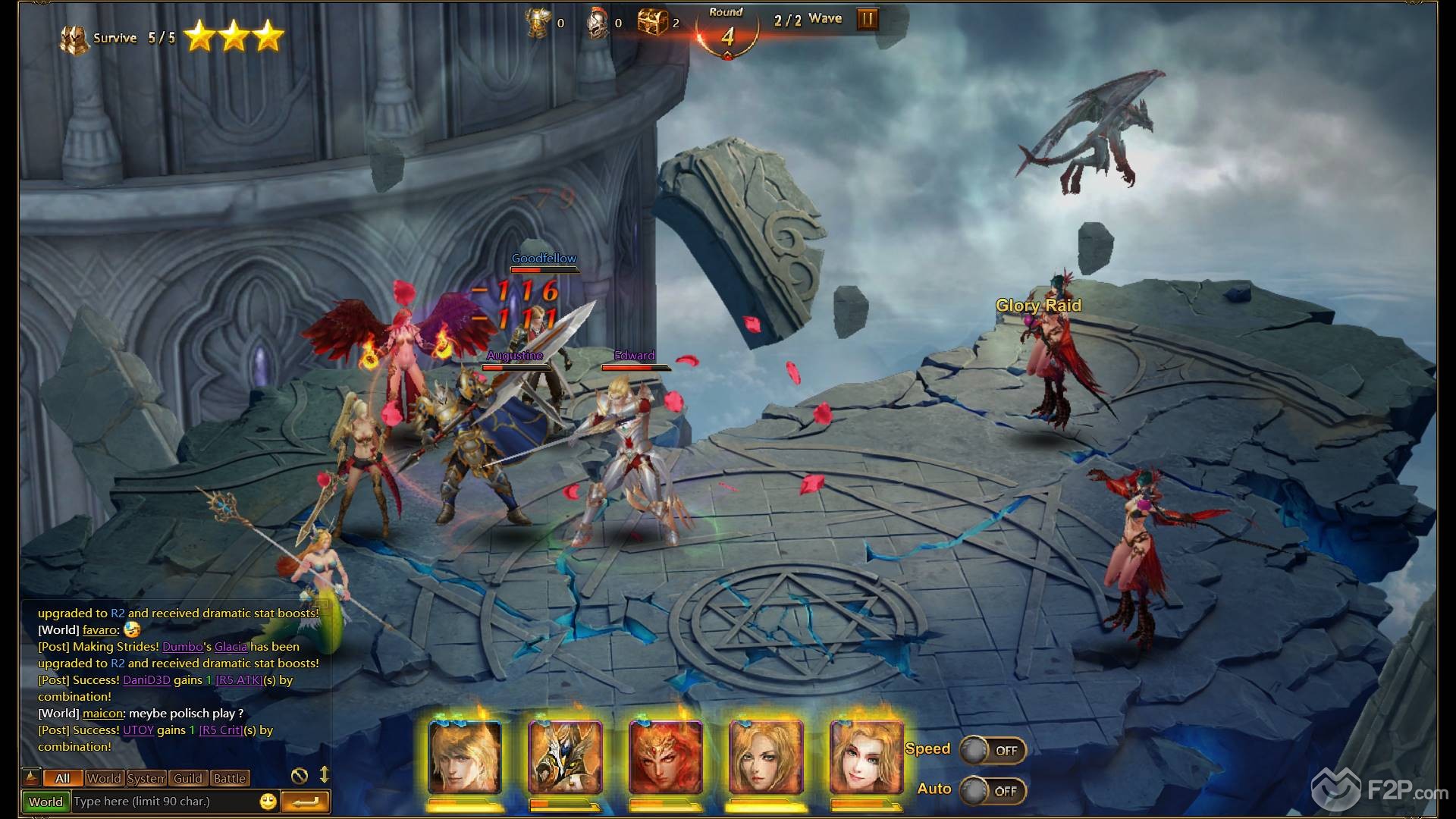
Task: Switch to the Guild chat tab
Action: (x=187, y=778)
